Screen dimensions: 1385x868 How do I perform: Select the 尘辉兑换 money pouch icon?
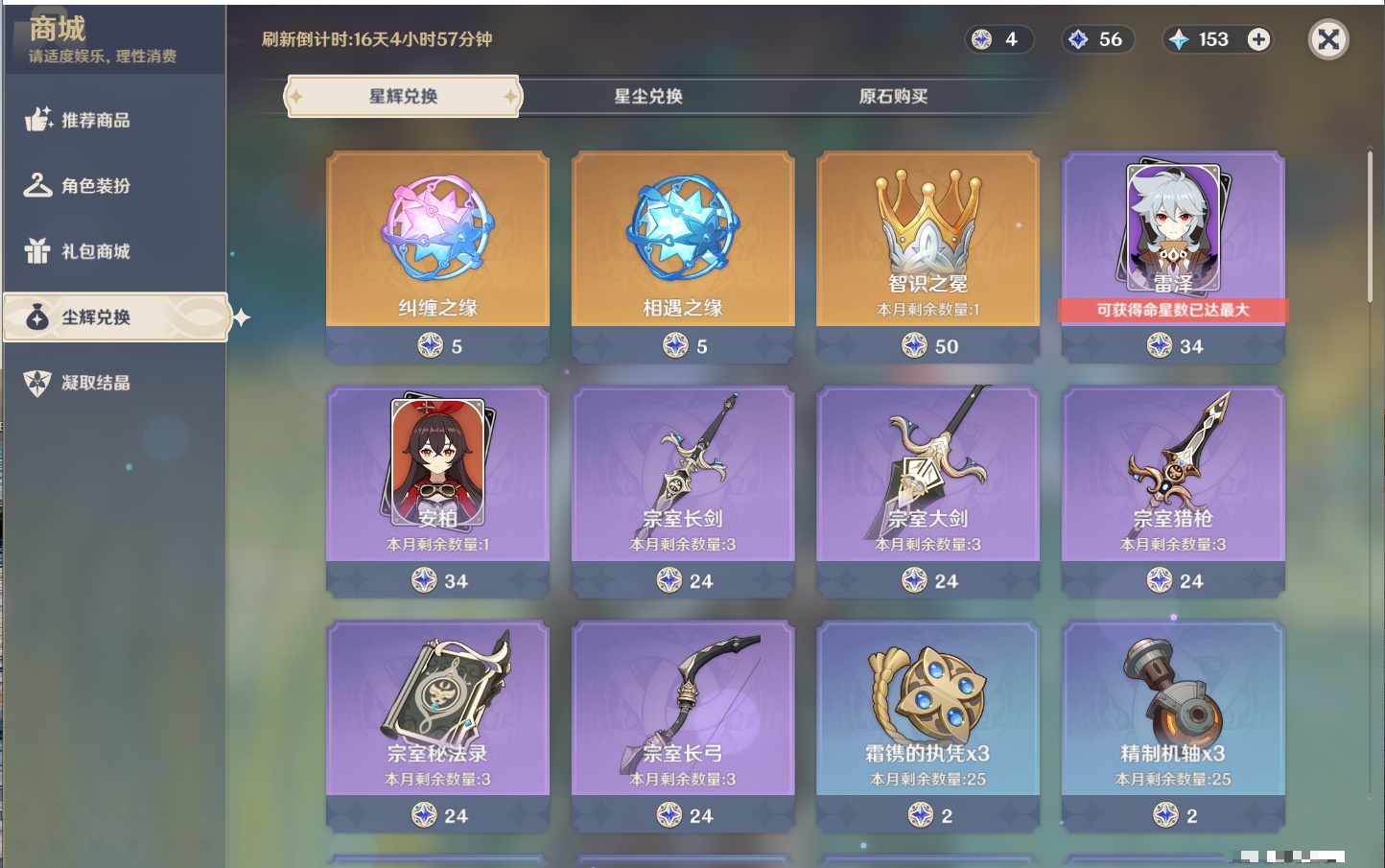coord(35,317)
